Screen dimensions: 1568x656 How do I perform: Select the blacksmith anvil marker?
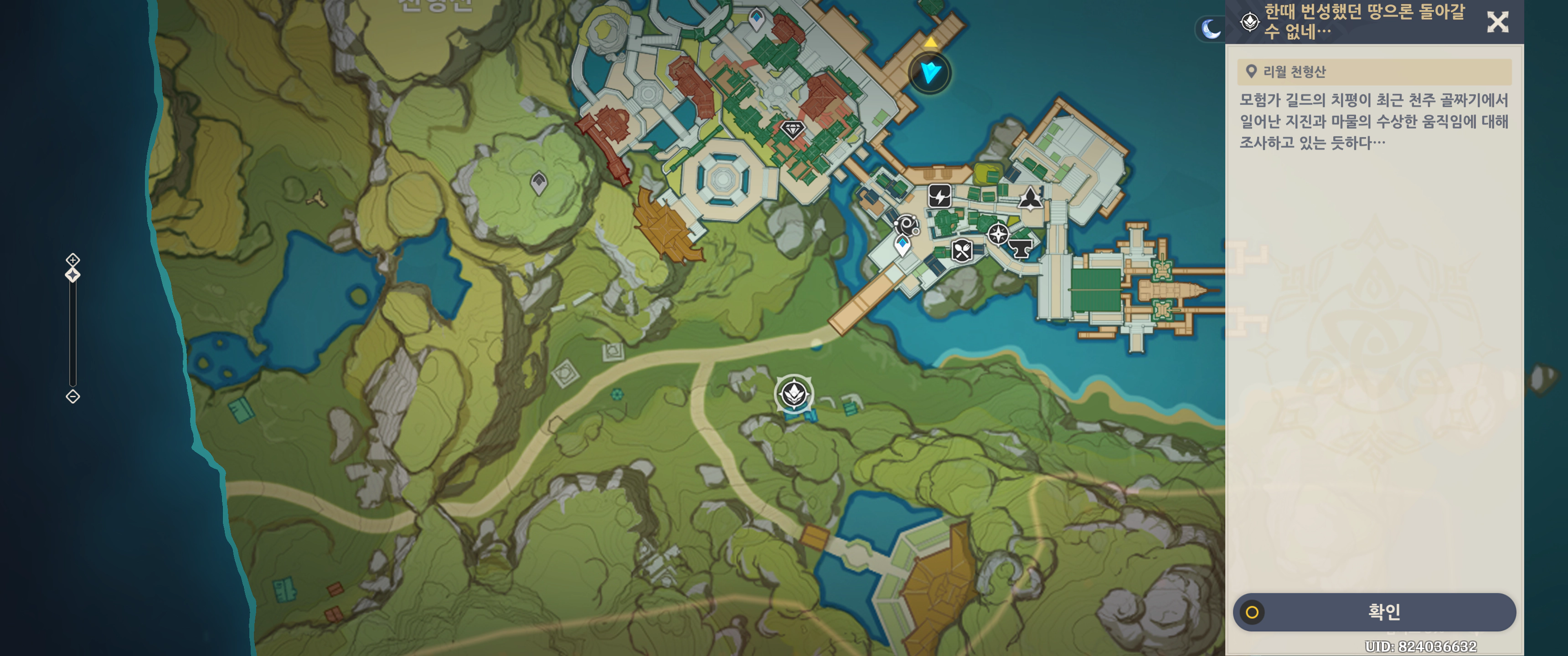(x=1021, y=248)
